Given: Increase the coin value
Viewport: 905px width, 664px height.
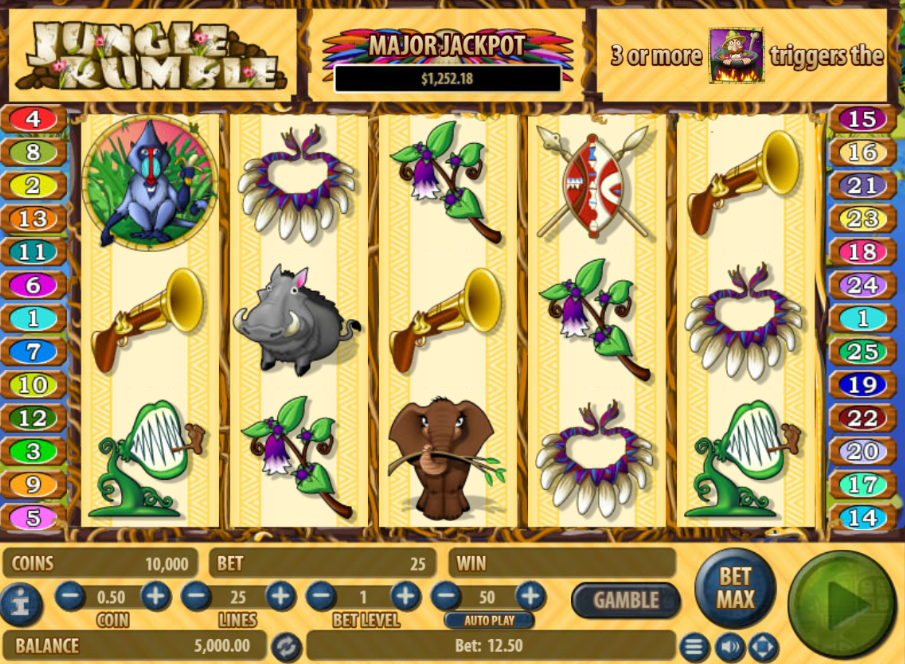Looking at the screenshot, I should [156, 597].
